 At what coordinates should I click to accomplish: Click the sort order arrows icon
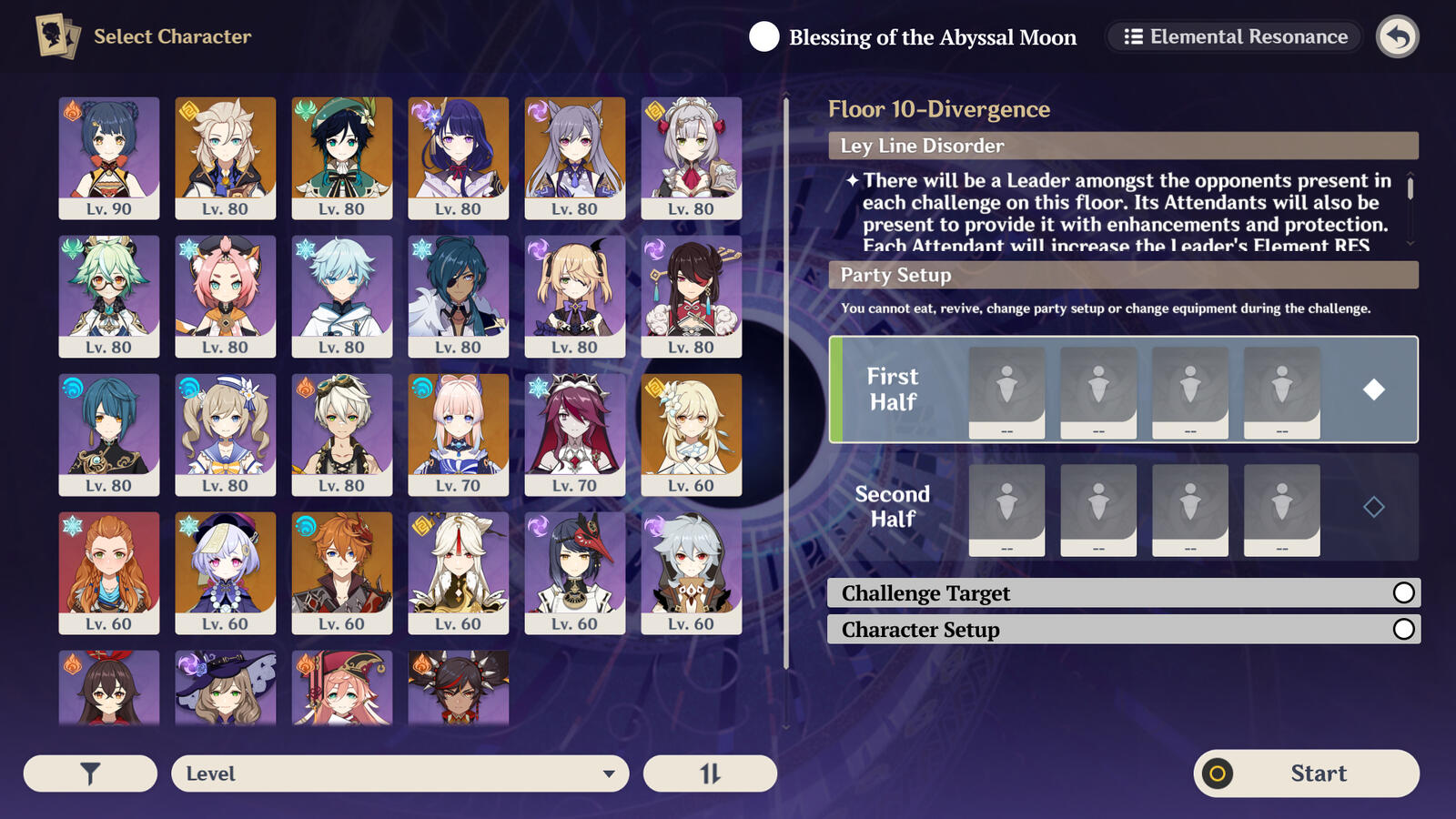[x=711, y=773]
